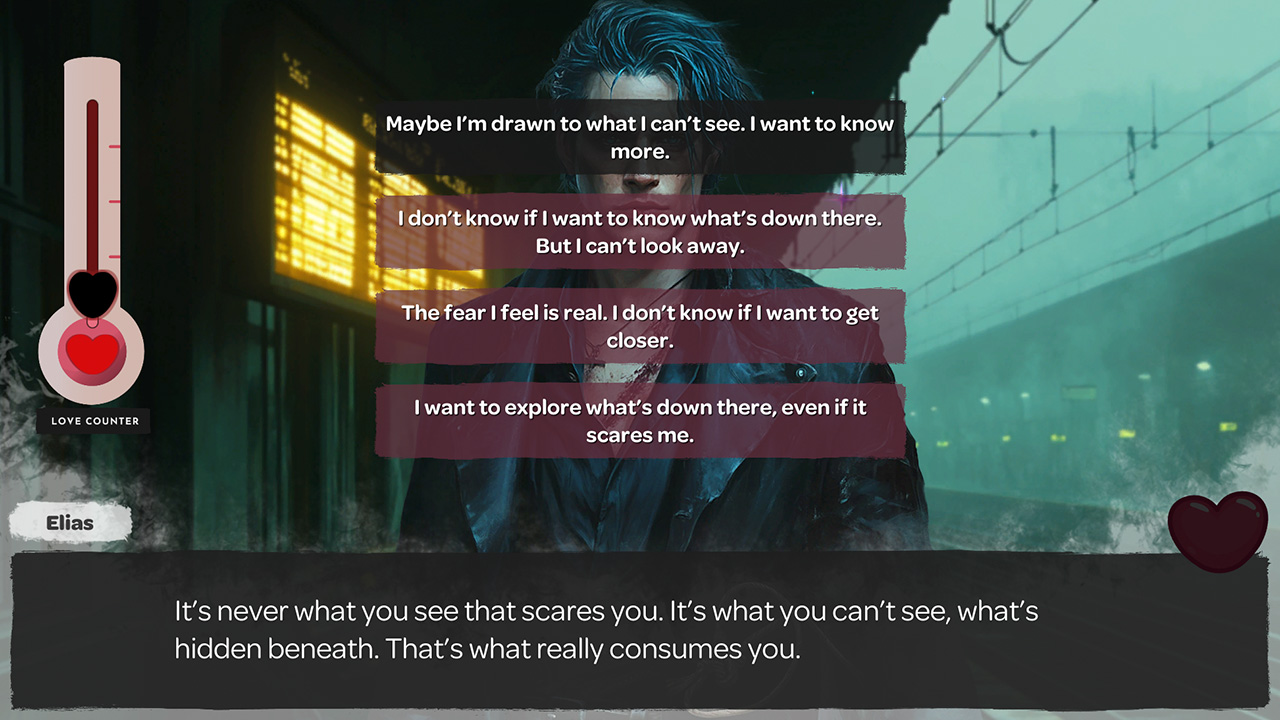
Task: Click the LOVE COUNTER label
Action: 93,422
